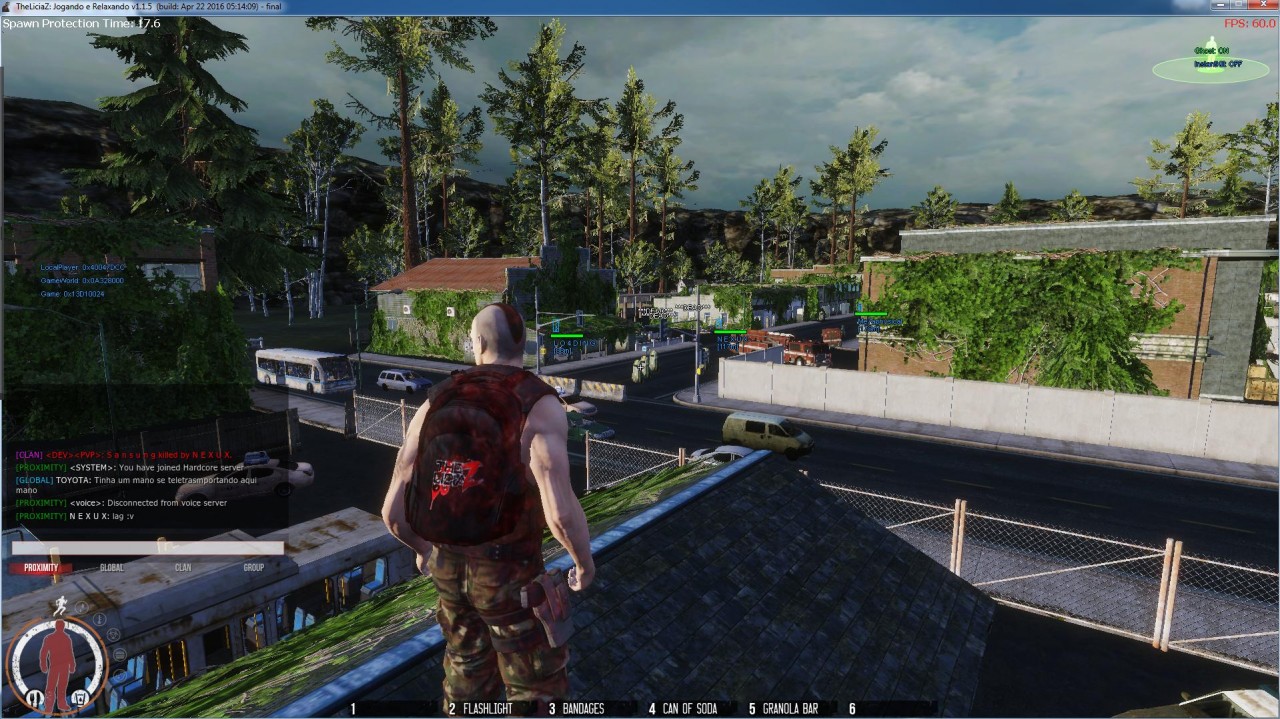Select the Group chat channel
The height and width of the screenshot is (719, 1280).
click(x=254, y=568)
